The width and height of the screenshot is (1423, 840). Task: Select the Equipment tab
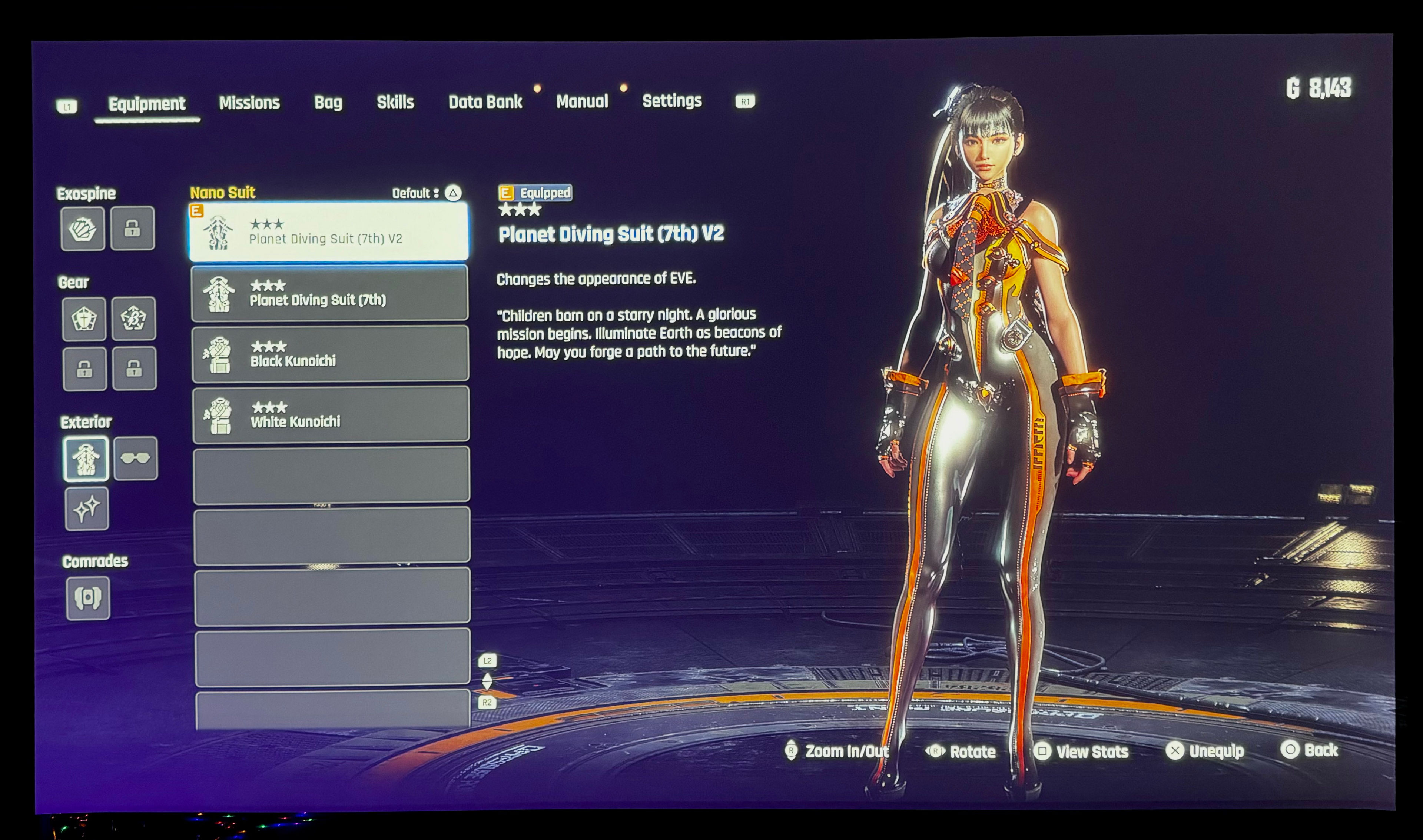pyautogui.click(x=147, y=104)
